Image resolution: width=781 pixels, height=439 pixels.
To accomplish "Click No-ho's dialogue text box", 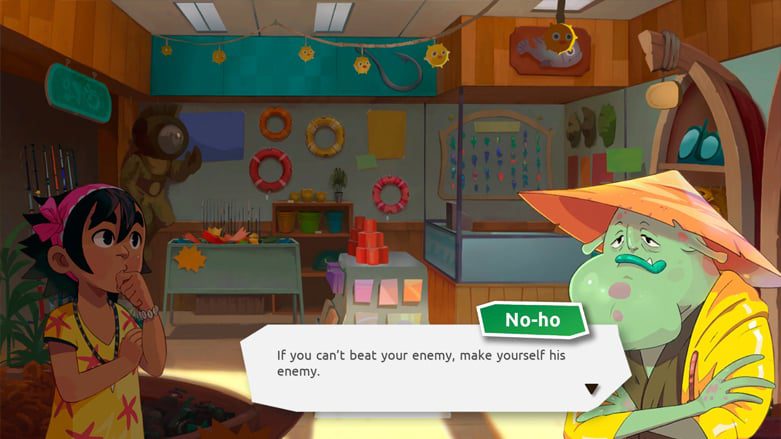I will click(x=420, y=364).
